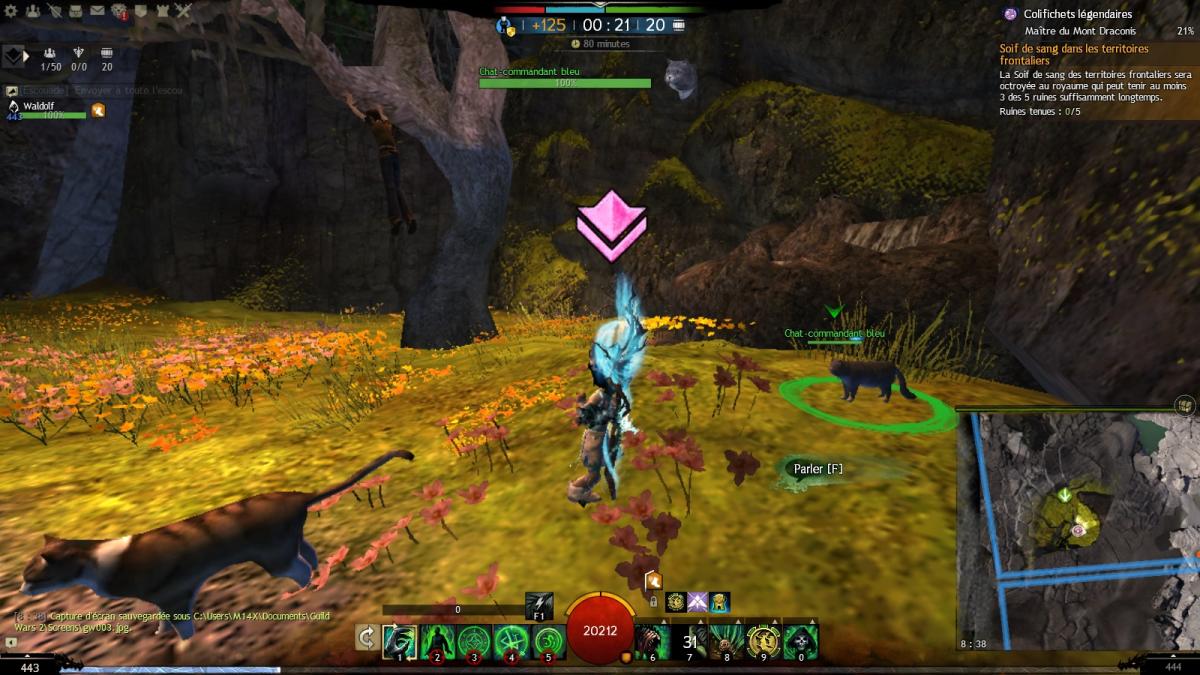
Task: Activate the clawed hand healing skill 6
Action: [x=652, y=641]
